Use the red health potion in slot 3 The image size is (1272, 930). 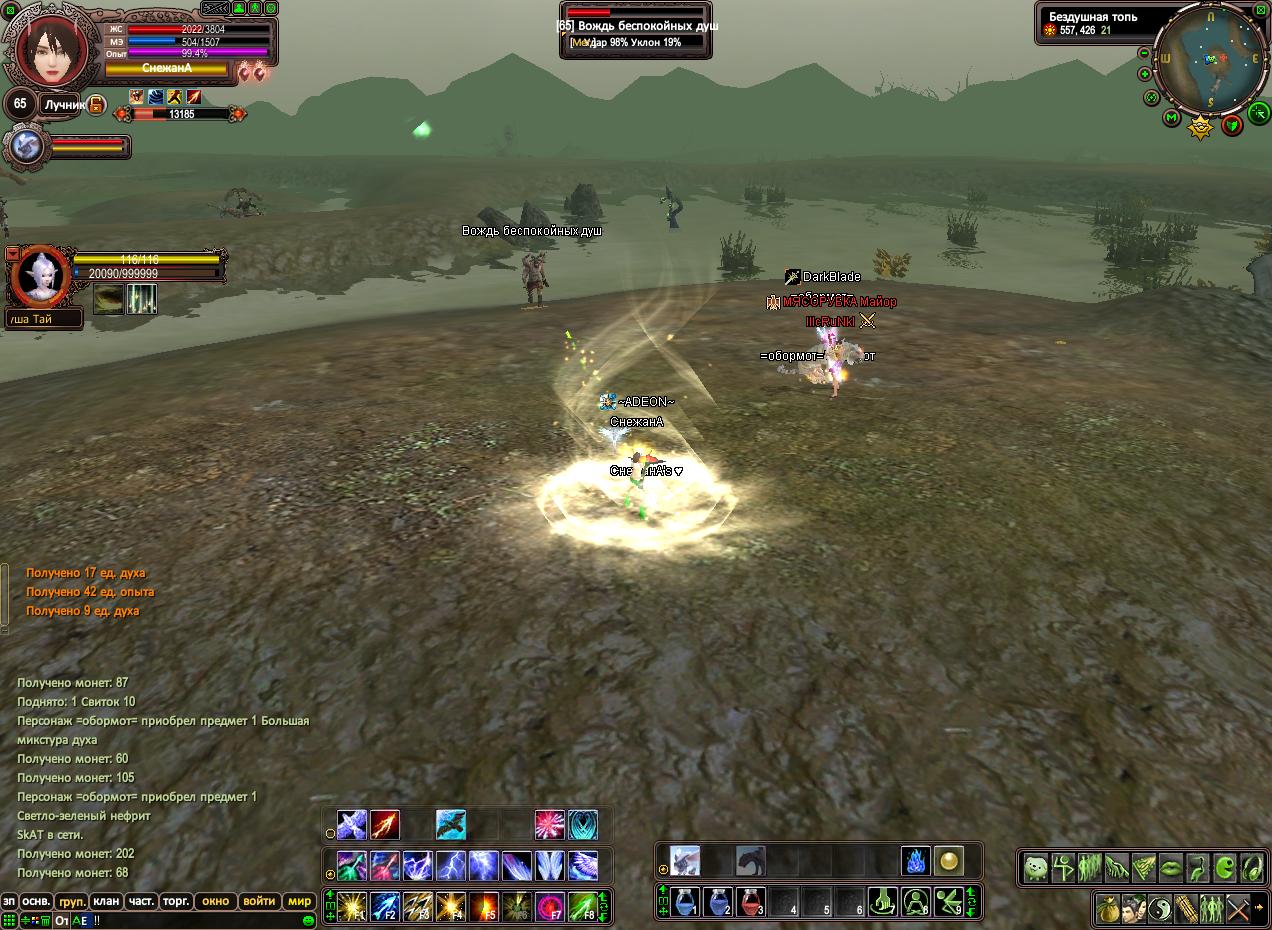[x=752, y=902]
